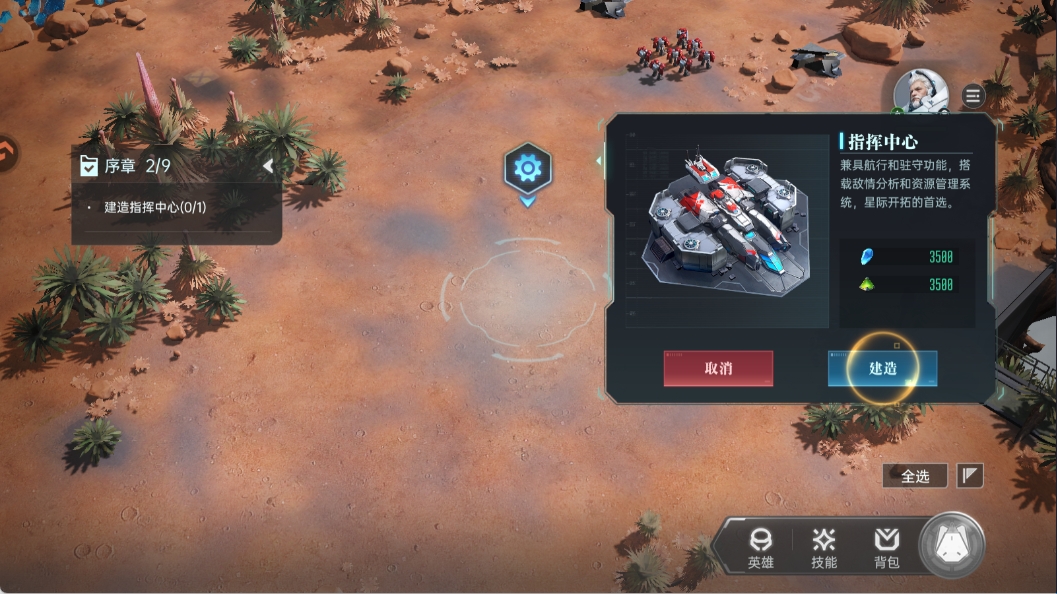
Task: Toggle the flag button next to 全选
Action: (969, 476)
